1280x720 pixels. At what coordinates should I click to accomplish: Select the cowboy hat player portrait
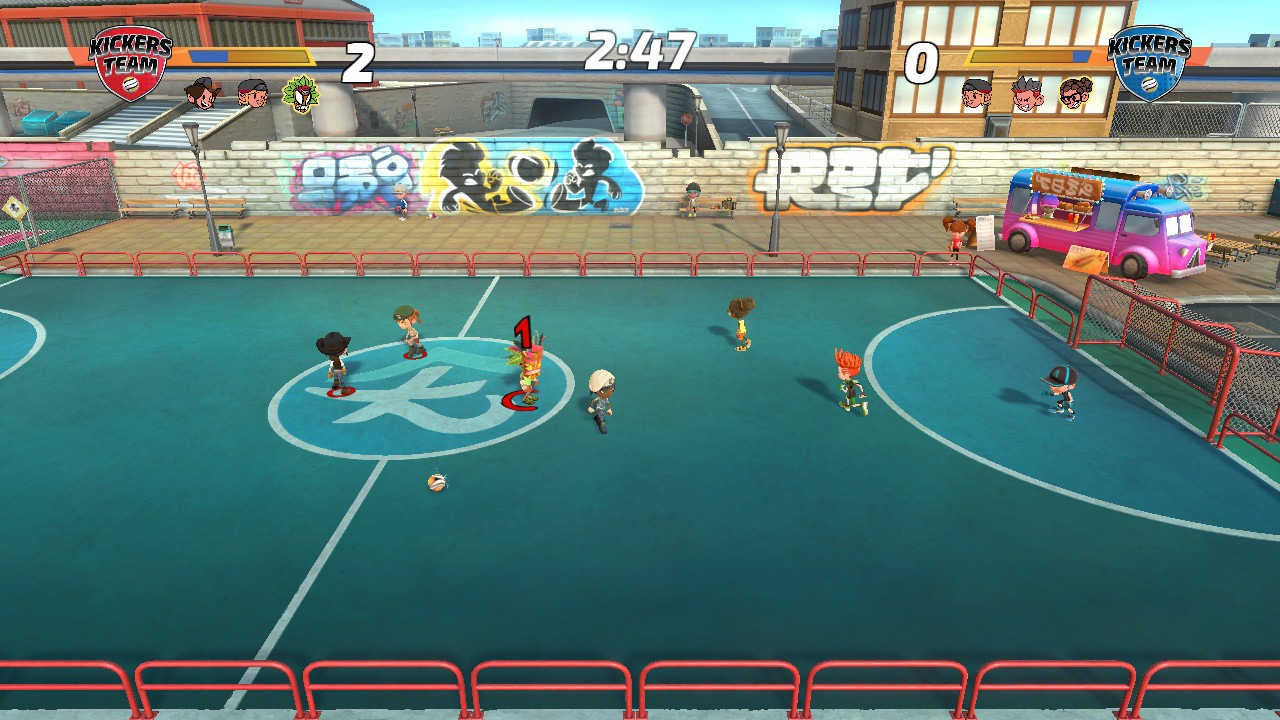tap(202, 94)
